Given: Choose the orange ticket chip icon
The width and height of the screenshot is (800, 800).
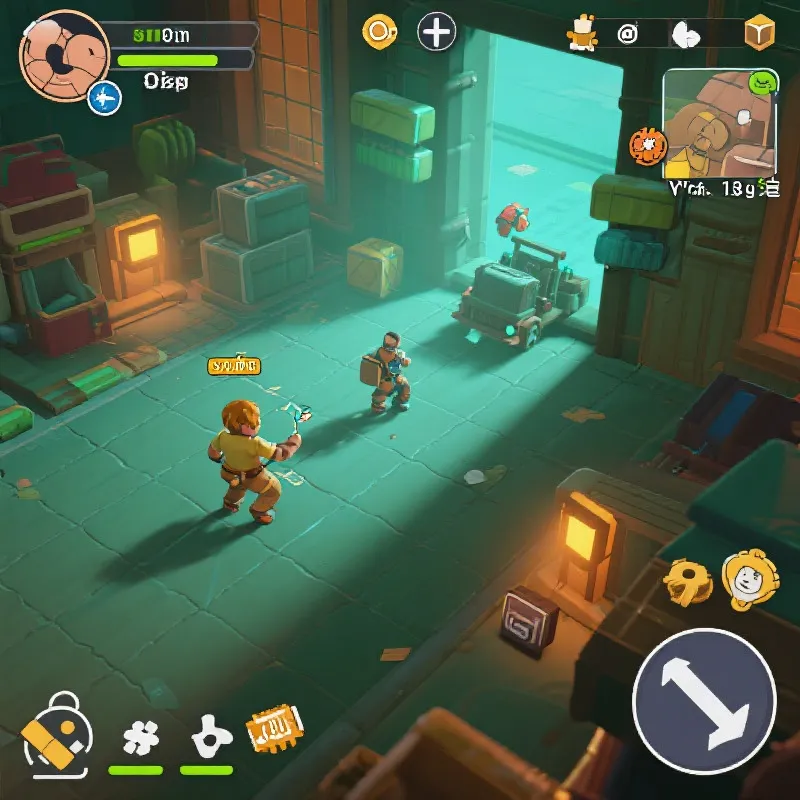Looking at the screenshot, I should point(274,729).
